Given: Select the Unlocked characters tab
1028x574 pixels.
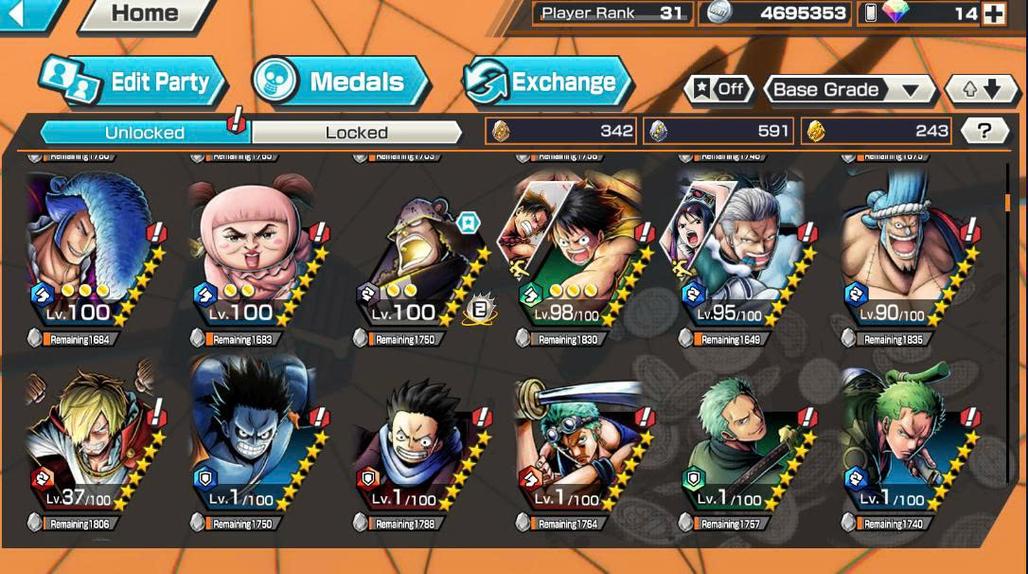Looking at the screenshot, I should point(145,132).
